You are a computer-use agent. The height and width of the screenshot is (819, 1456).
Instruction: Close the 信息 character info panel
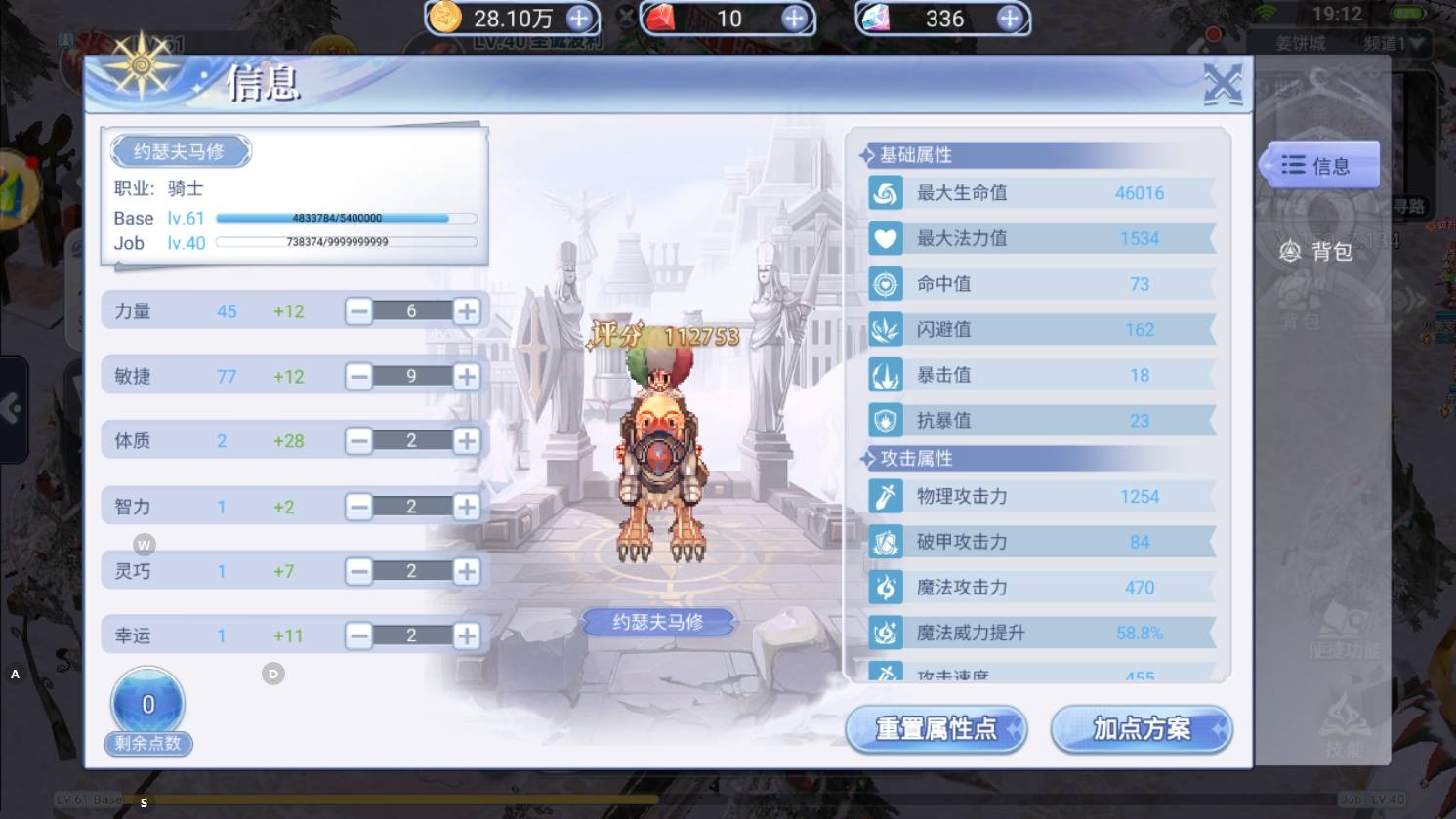pyautogui.click(x=1223, y=84)
